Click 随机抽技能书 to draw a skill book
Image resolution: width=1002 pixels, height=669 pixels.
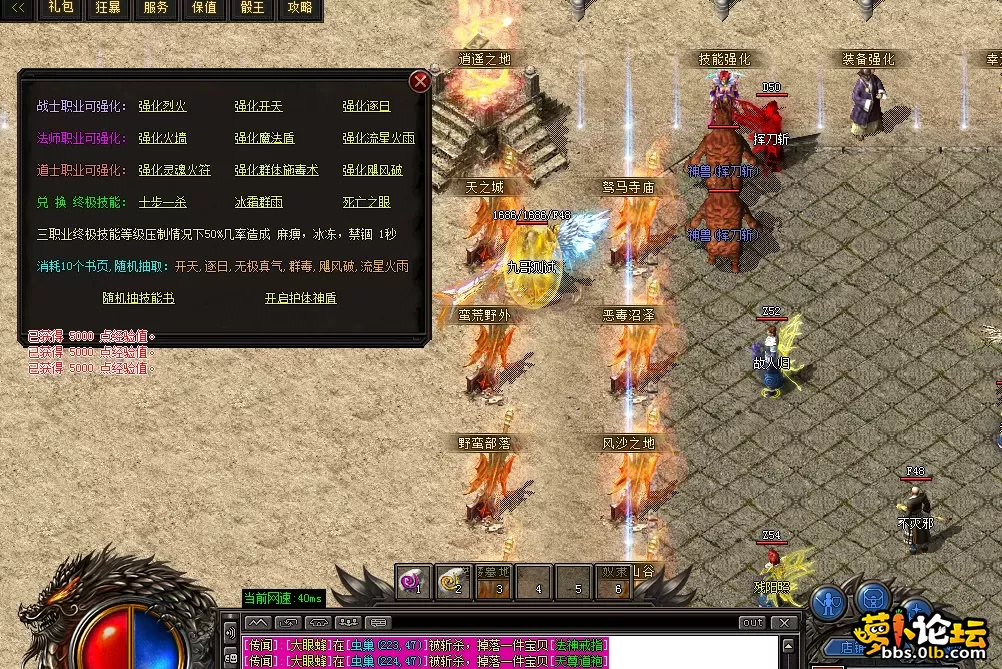pyautogui.click(x=138, y=298)
